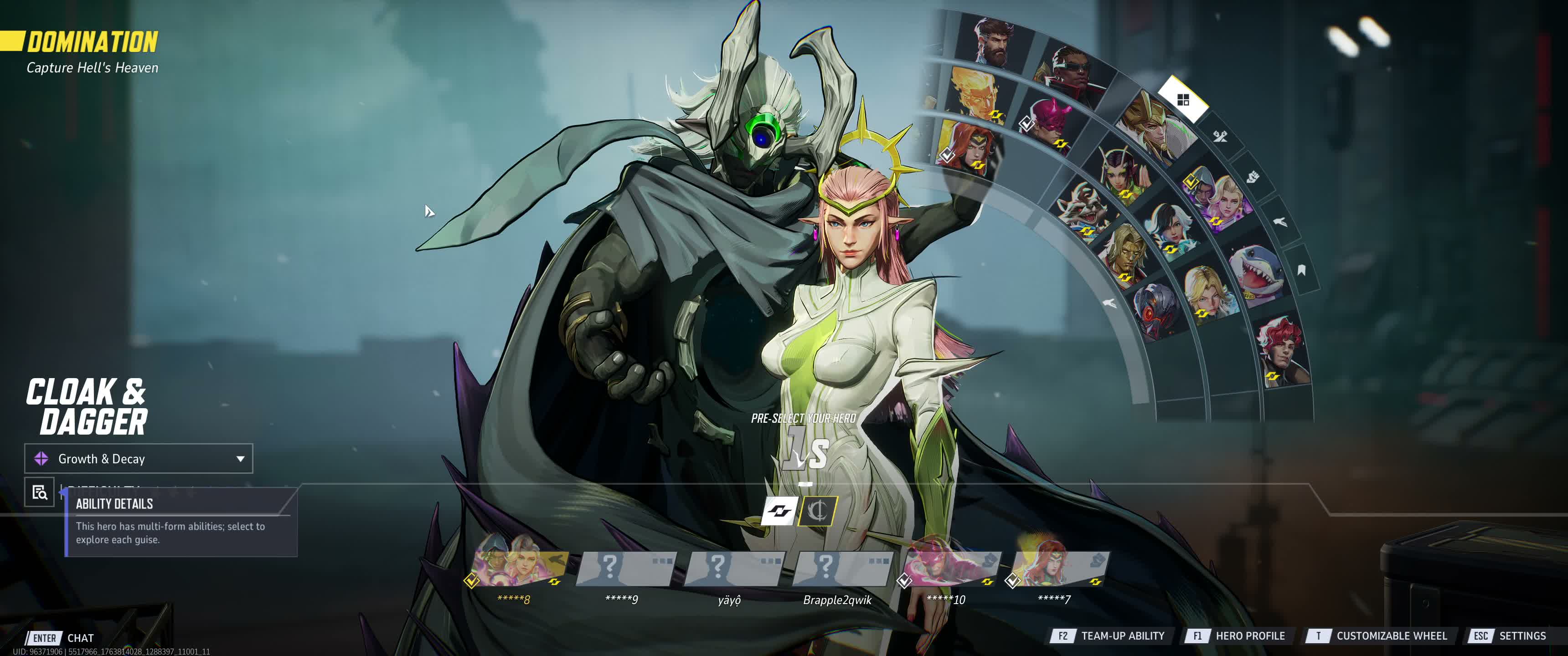The height and width of the screenshot is (656, 1568).
Task: Switch to the all-heroes grid tab
Action: point(1183,100)
